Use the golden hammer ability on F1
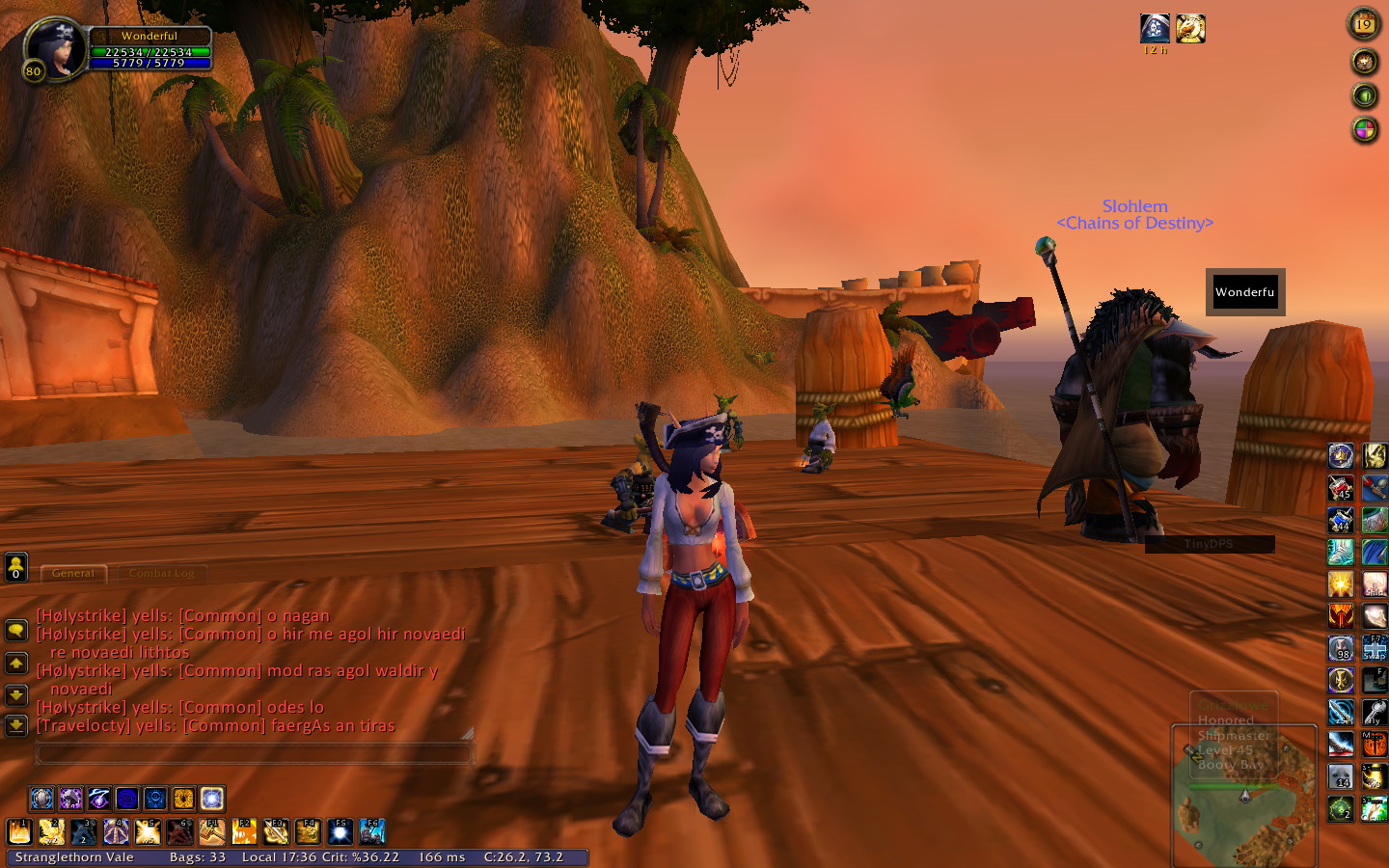1389x868 pixels. coord(212,831)
